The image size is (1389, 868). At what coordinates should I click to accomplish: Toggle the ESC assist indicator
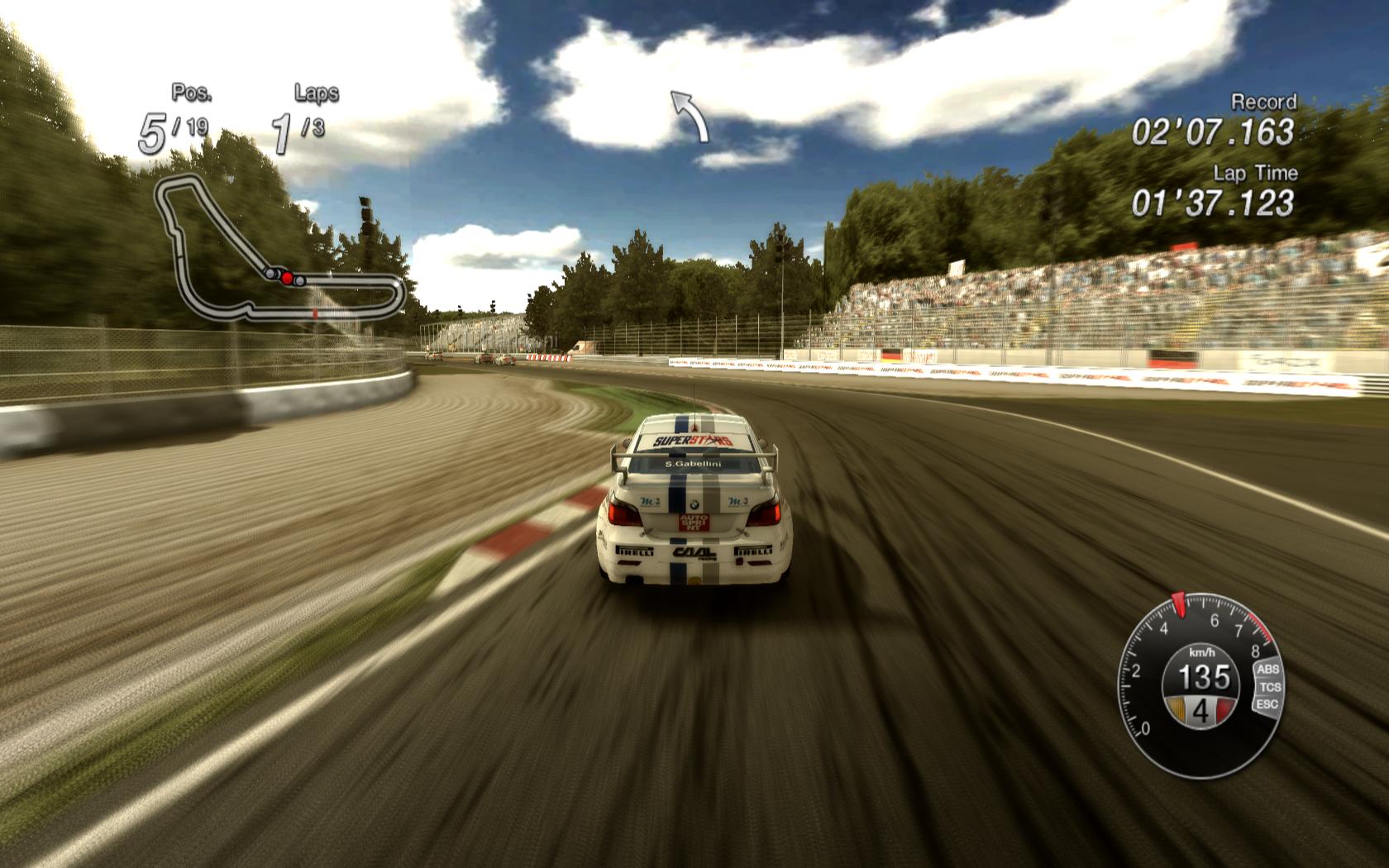click(1267, 704)
